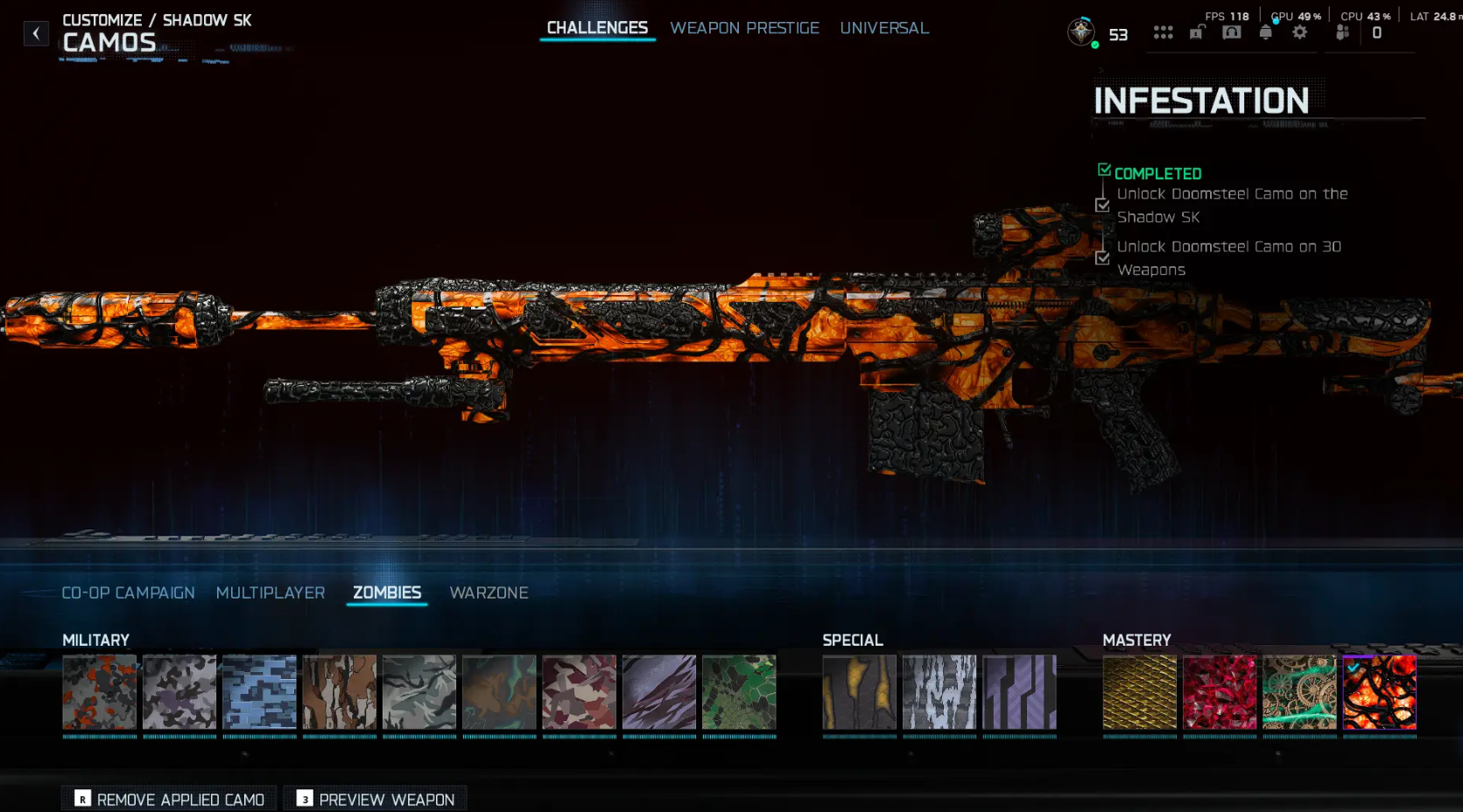The width and height of the screenshot is (1463, 812).
Task: Open the UNIVERSAL camos tab
Action: (x=884, y=27)
